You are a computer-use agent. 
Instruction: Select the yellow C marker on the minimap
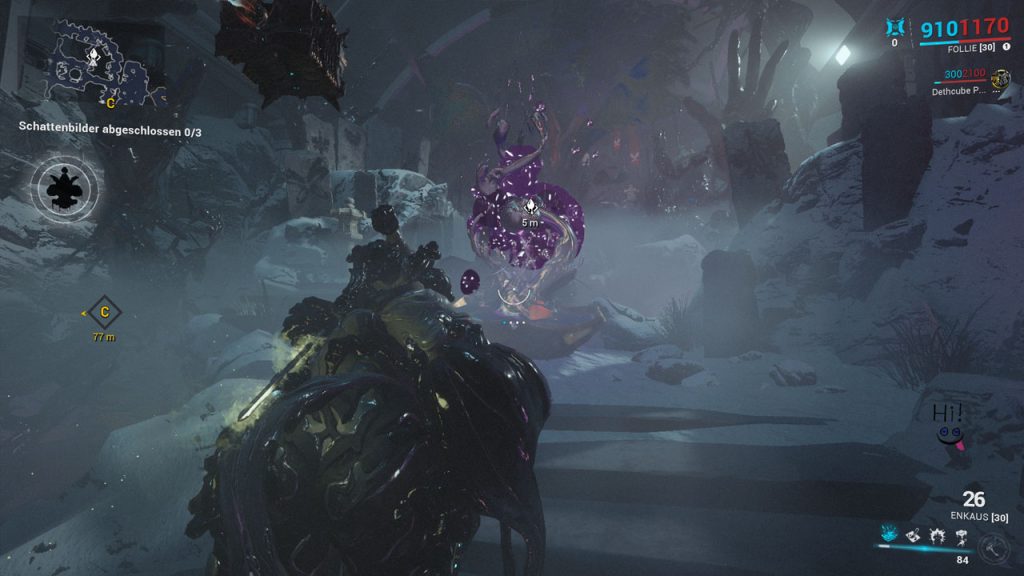pos(110,102)
